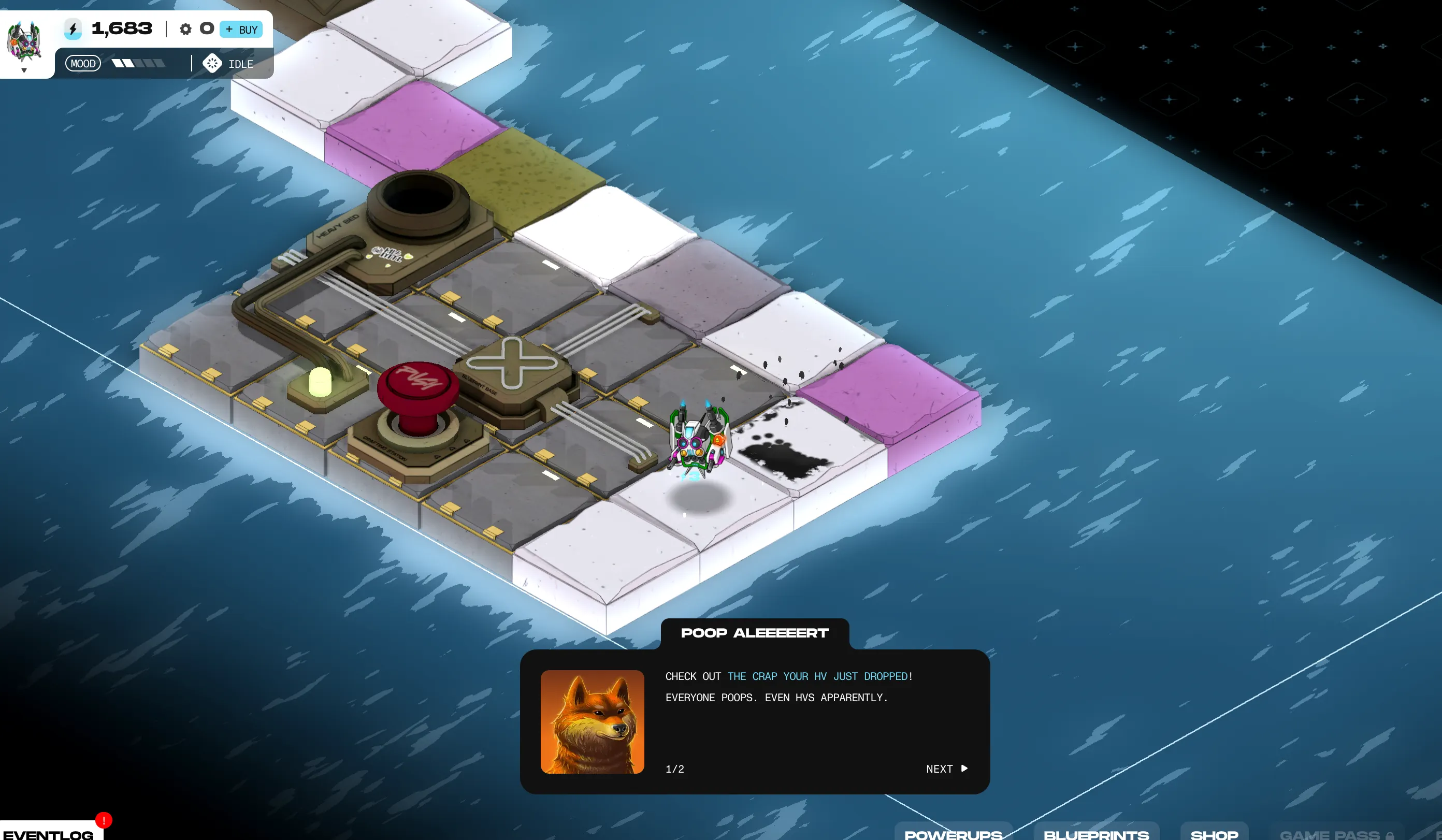Open the HV avatar dropdown
The image size is (1442, 840).
pyautogui.click(x=24, y=70)
